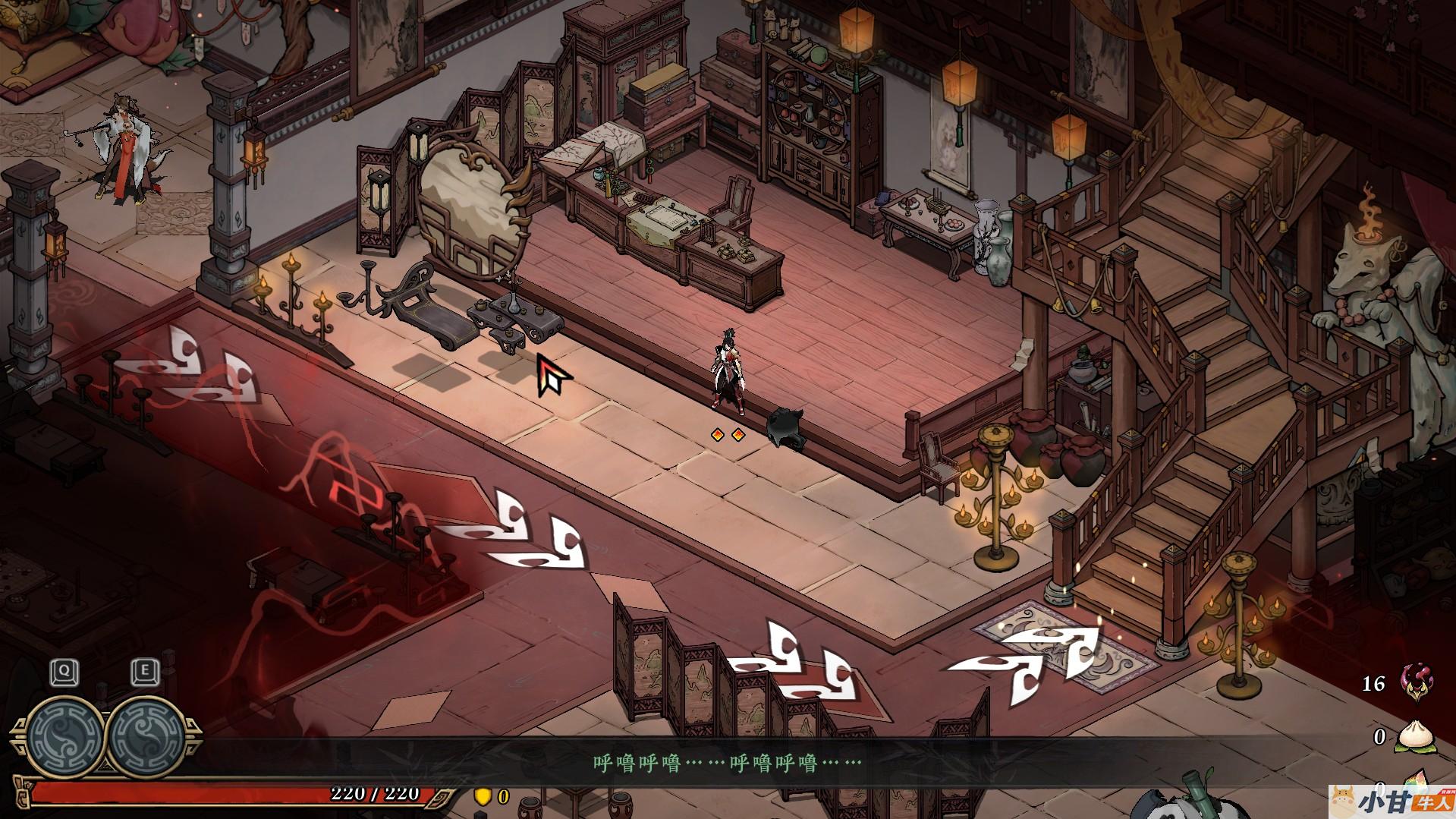Click the yellow shield armor icon
The height and width of the screenshot is (819, 1456).
[x=483, y=796]
